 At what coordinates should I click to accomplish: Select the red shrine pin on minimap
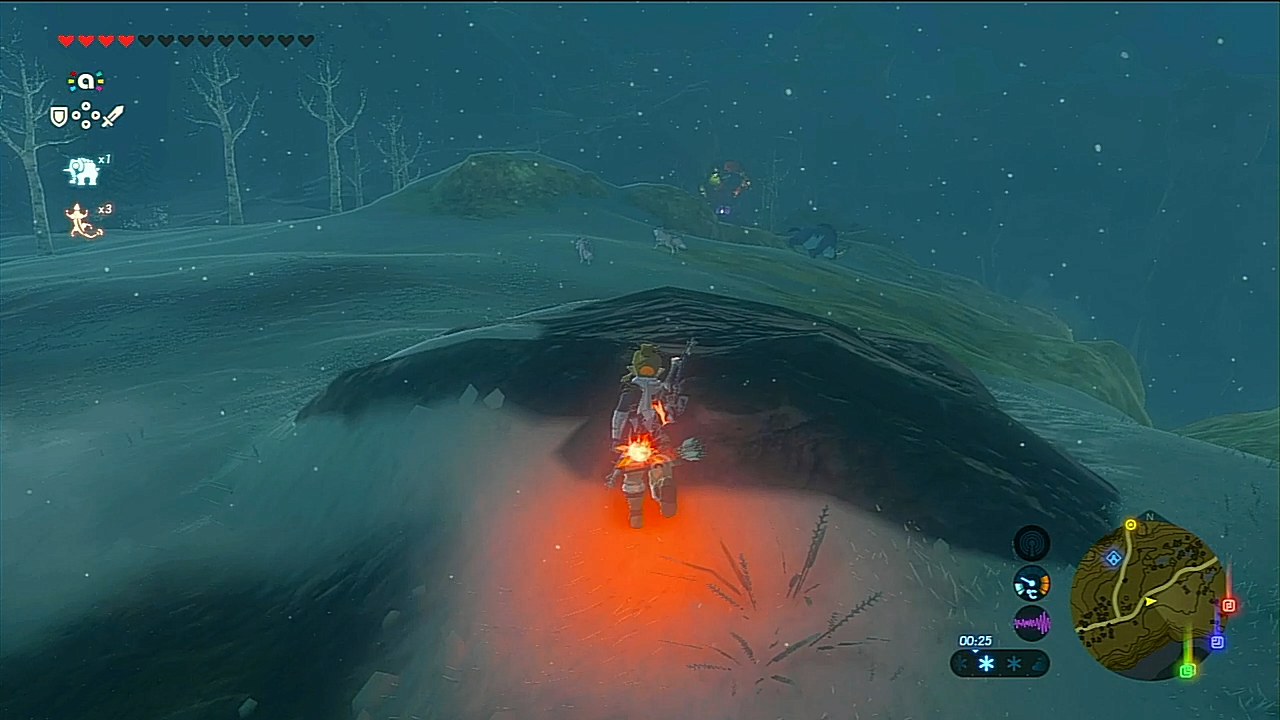coord(1229,605)
